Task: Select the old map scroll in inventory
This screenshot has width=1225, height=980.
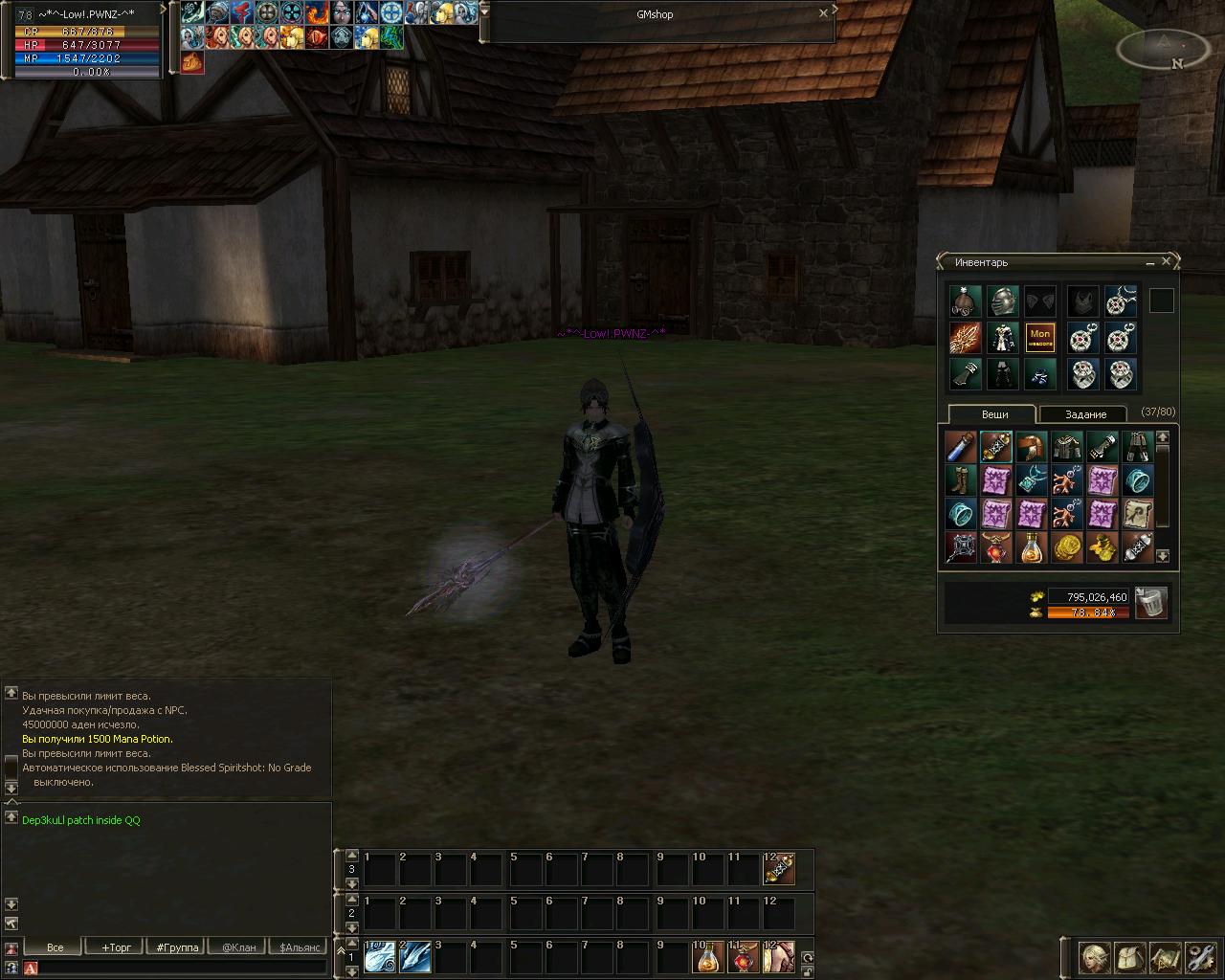Action: pyautogui.click(x=1138, y=514)
